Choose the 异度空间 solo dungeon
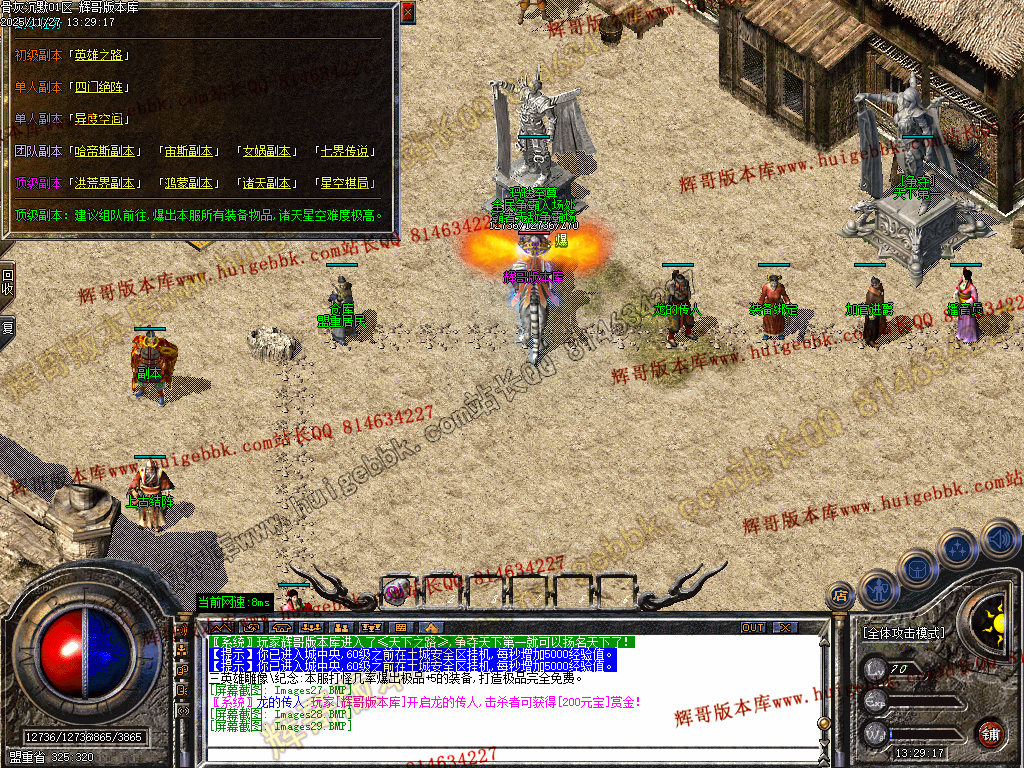Image resolution: width=1024 pixels, height=768 pixels. [100, 119]
